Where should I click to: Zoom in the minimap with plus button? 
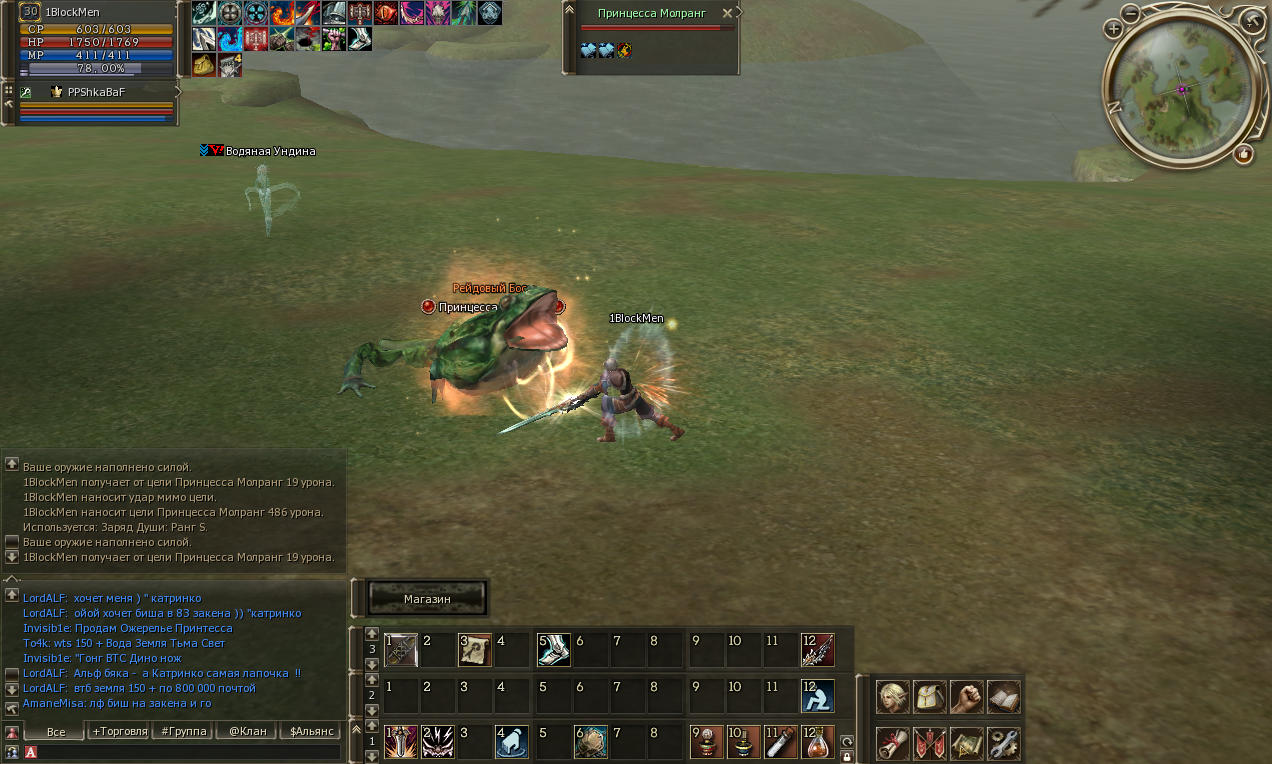(x=1113, y=29)
